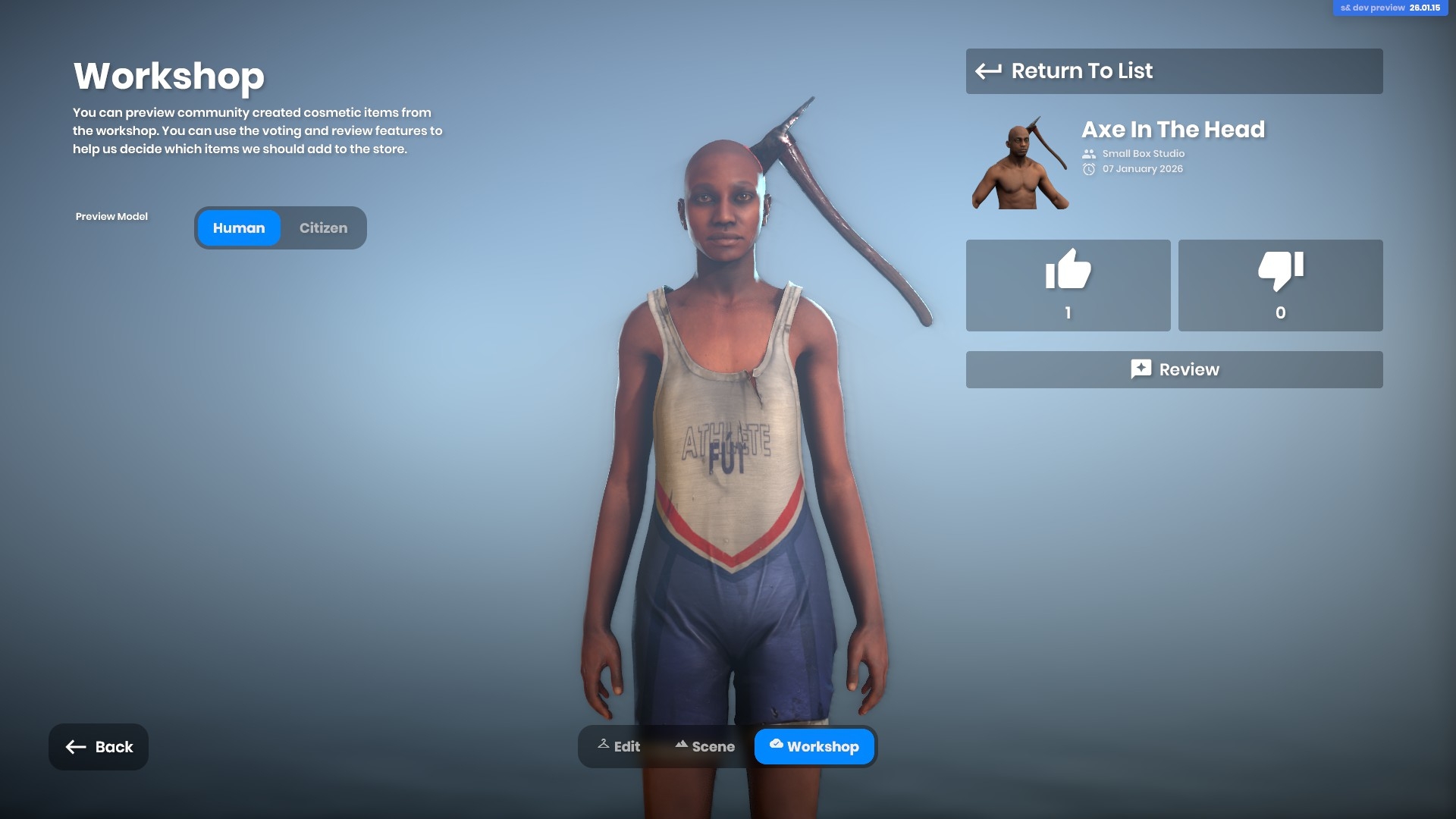The width and height of the screenshot is (1456, 819).
Task: Open the Review dialog
Action: tap(1173, 369)
